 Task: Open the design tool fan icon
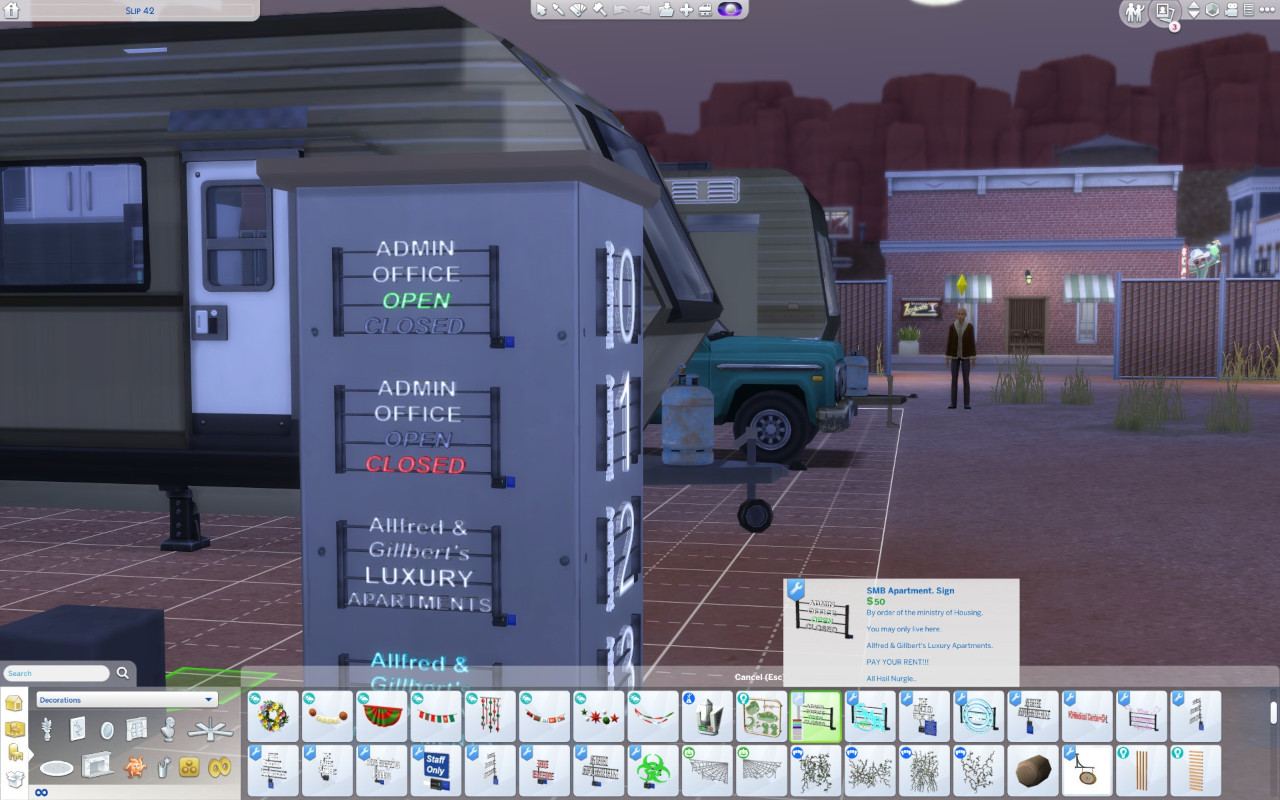point(579,10)
